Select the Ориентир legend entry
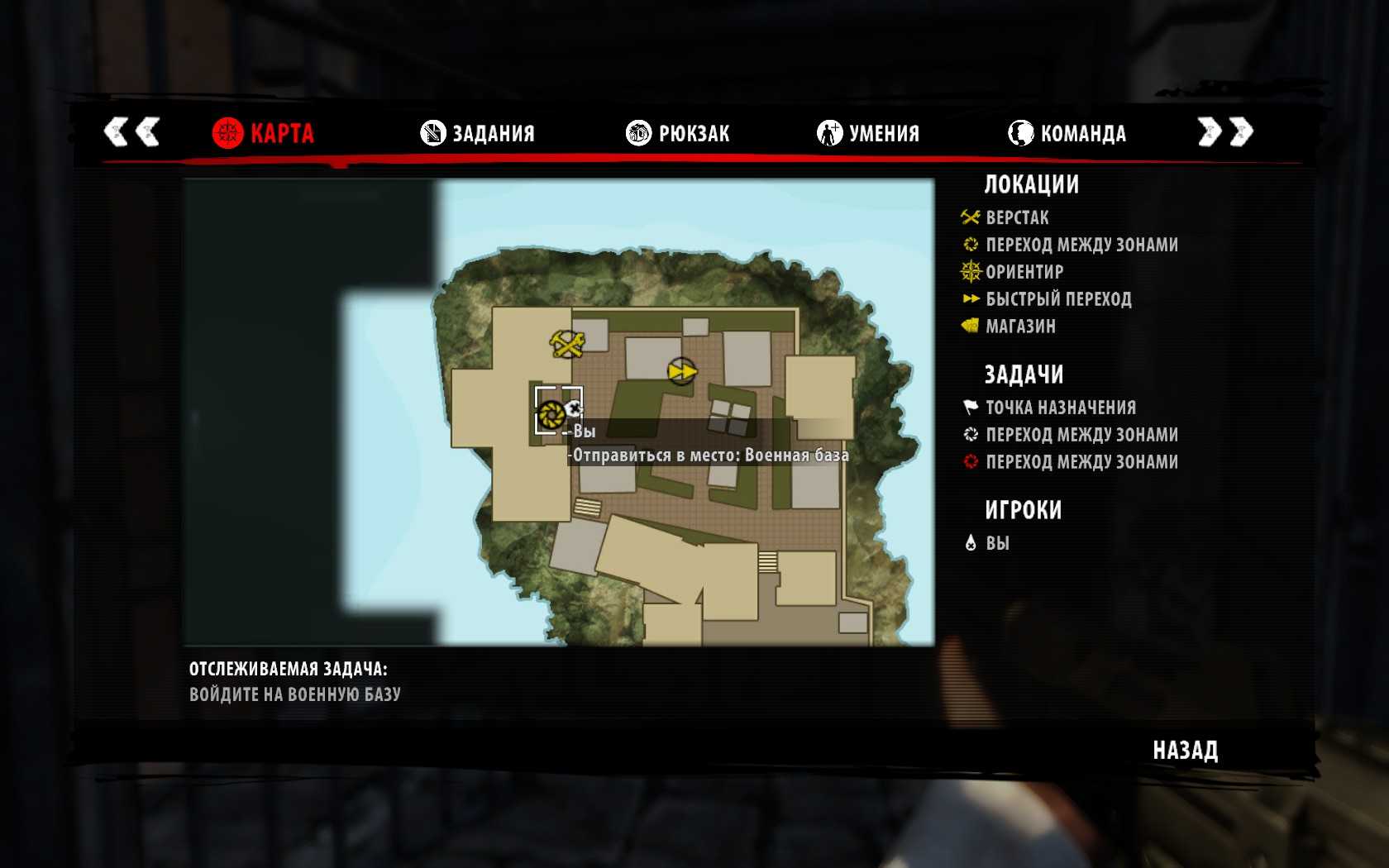The image size is (1389, 868). pos(1024,272)
